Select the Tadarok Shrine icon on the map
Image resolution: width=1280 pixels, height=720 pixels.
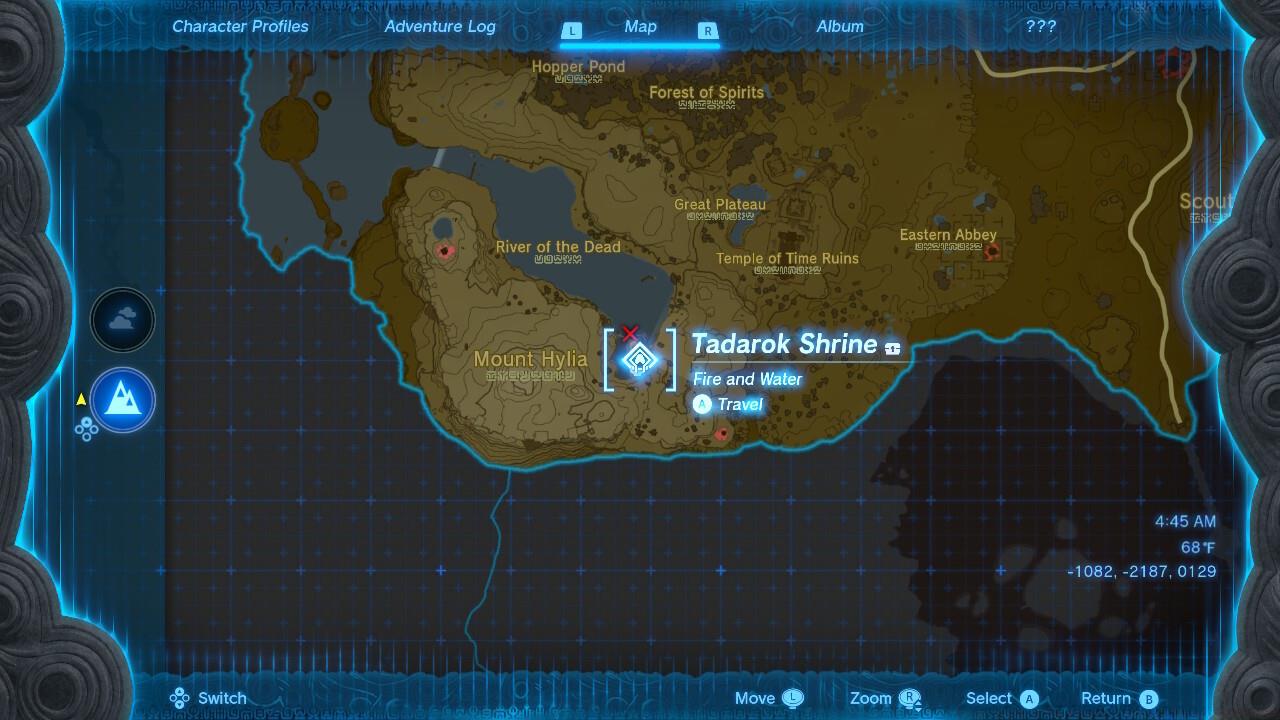[x=639, y=360]
